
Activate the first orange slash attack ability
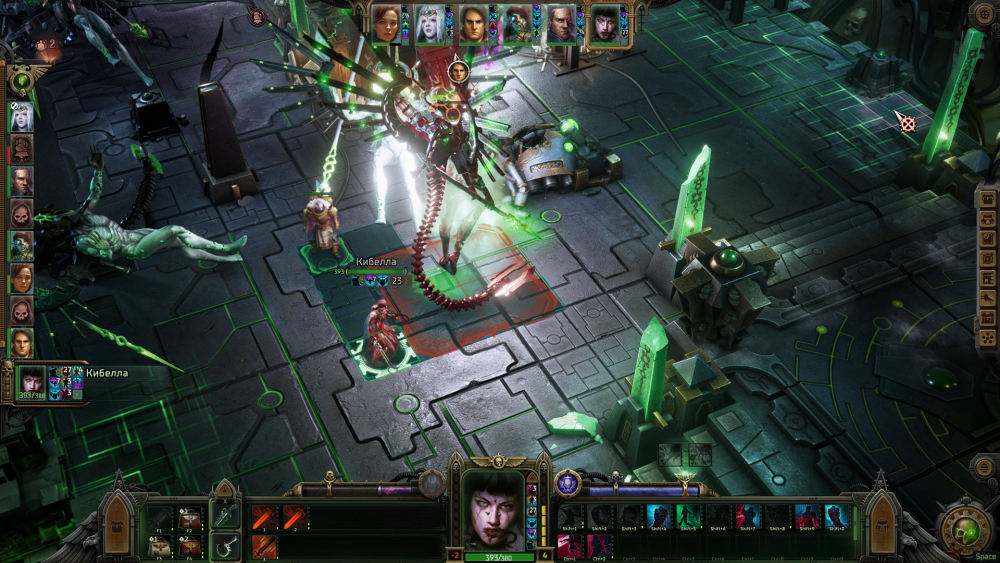[263, 517]
